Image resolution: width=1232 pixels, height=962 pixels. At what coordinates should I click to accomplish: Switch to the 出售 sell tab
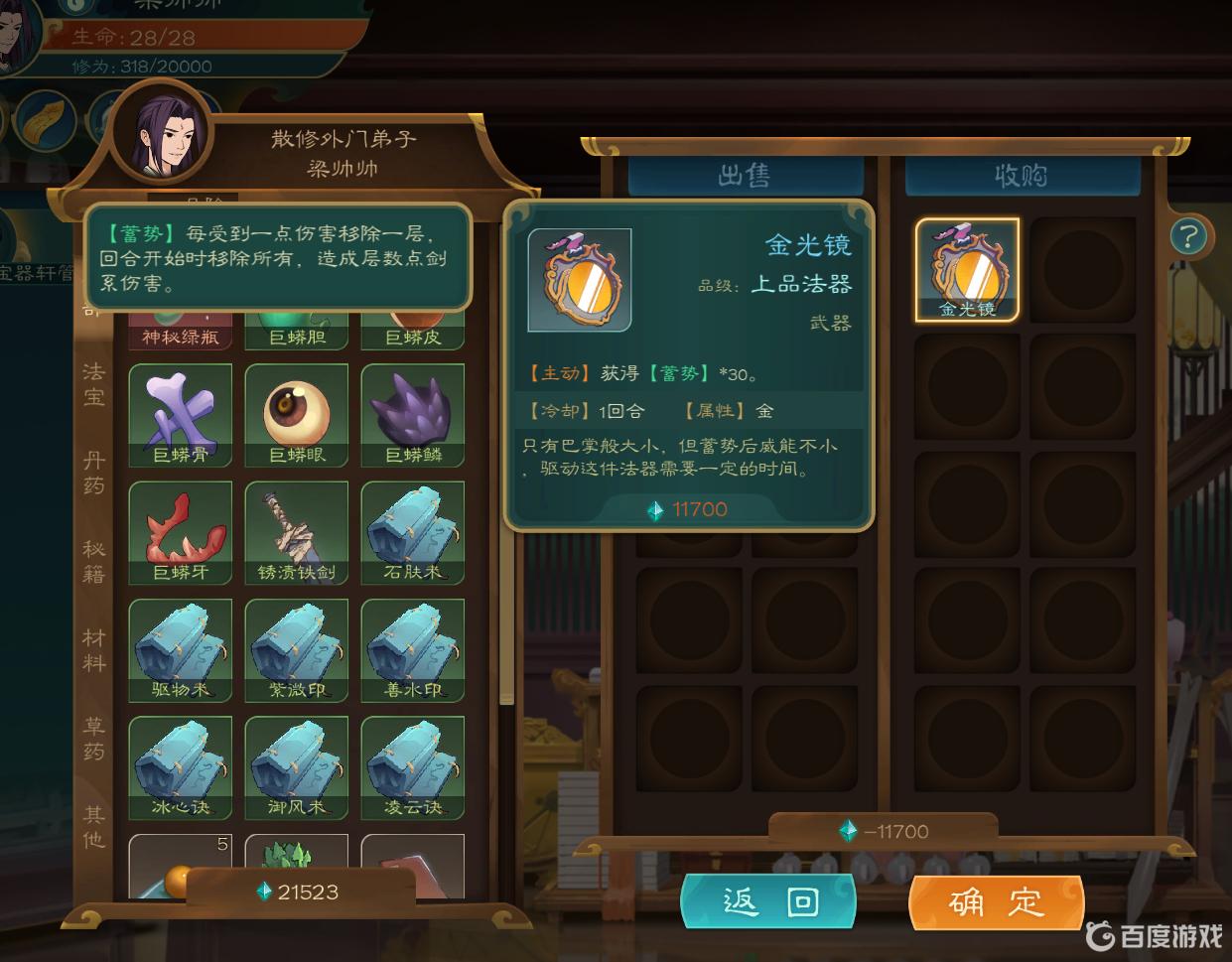745,176
